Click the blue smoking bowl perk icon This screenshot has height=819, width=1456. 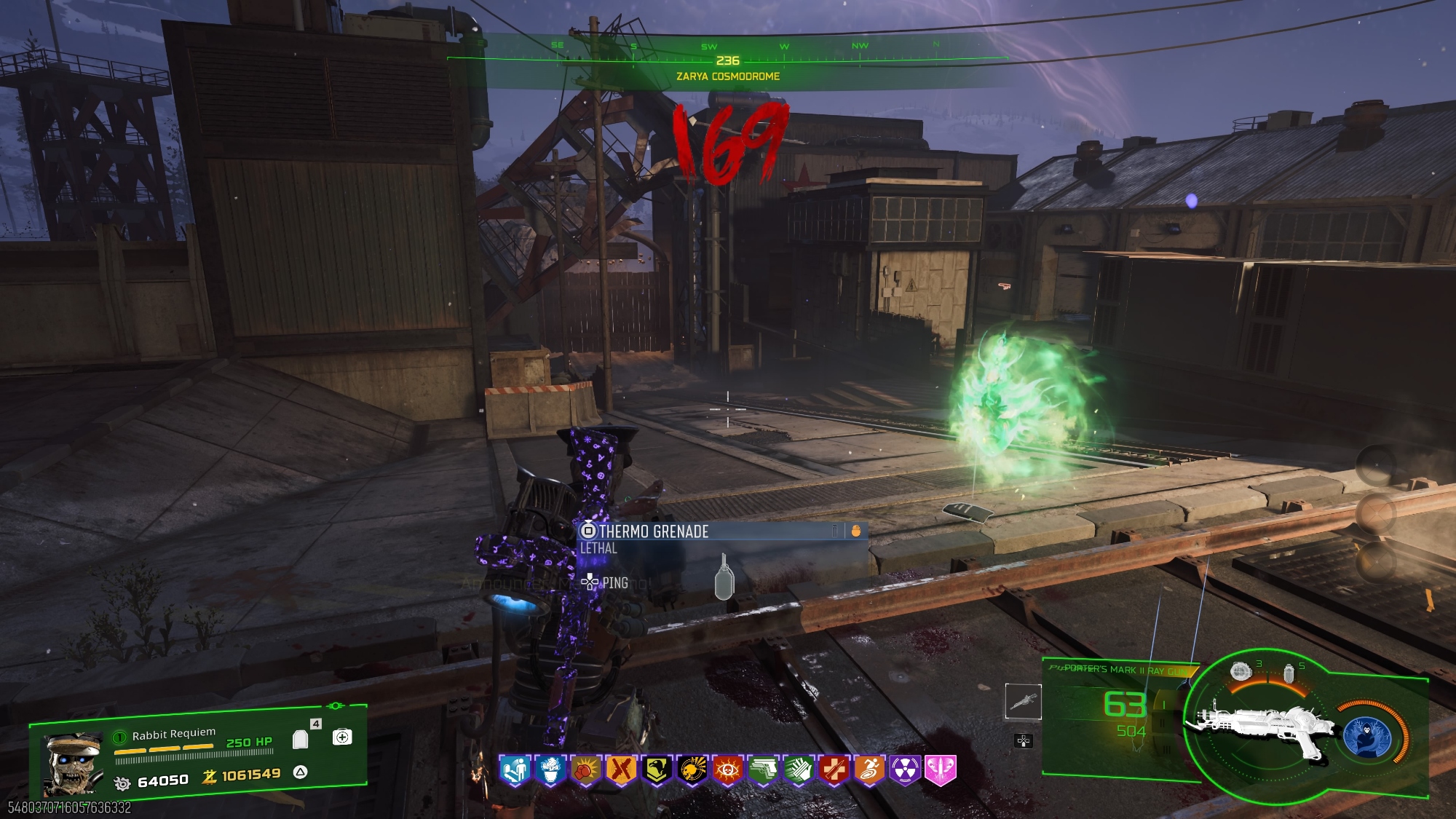tap(551, 769)
